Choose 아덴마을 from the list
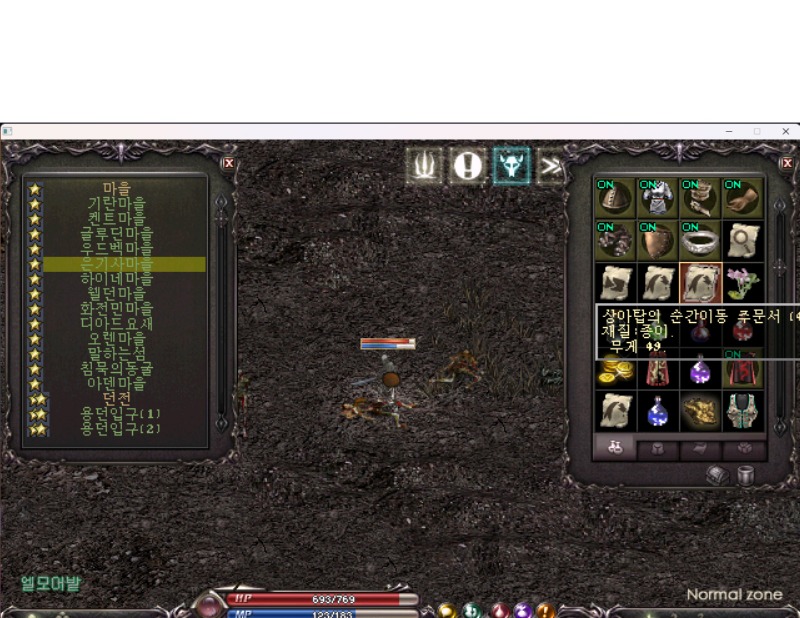The image size is (800, 618). click(x=124, y=384)
